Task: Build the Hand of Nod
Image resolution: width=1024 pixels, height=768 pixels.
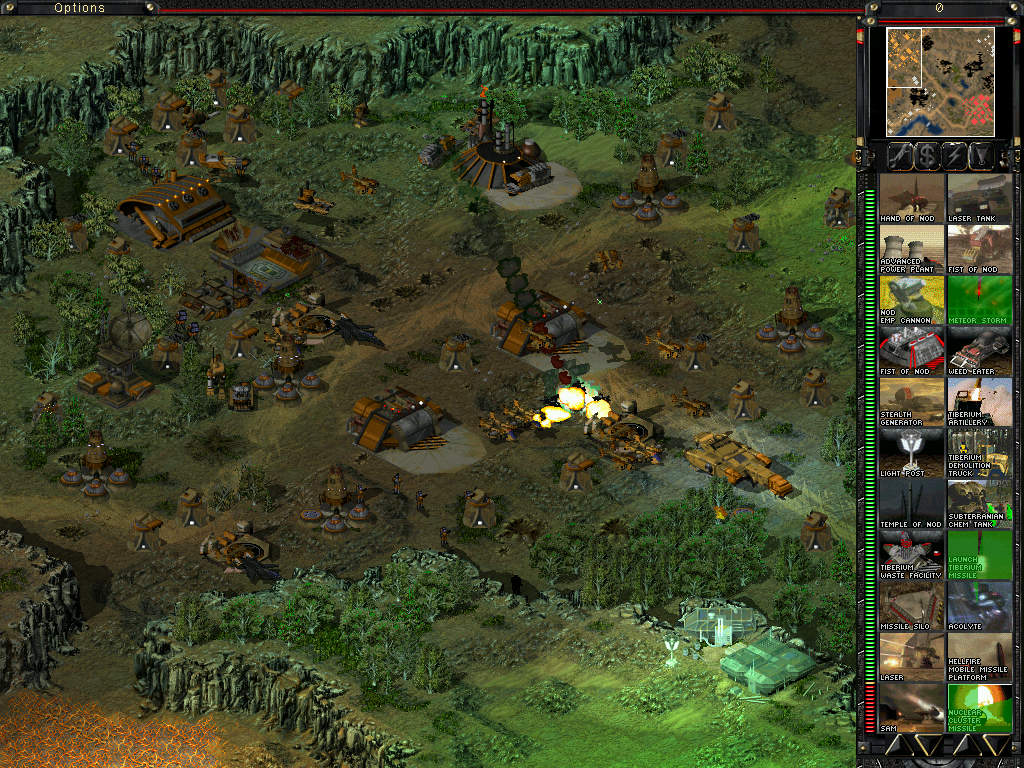Action: coord(911,198)
